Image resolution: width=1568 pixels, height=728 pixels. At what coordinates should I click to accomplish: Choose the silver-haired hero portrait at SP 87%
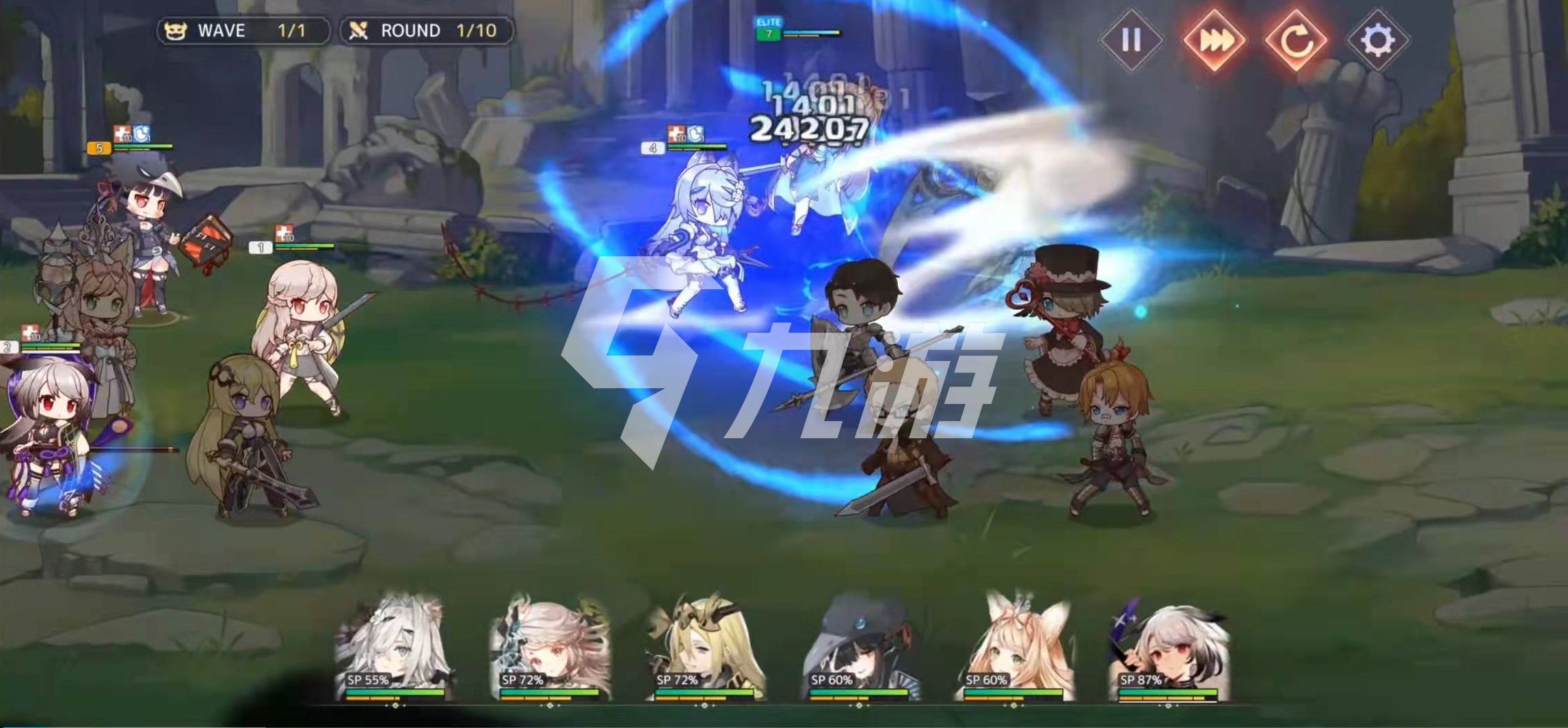(x=1168, y=647)
